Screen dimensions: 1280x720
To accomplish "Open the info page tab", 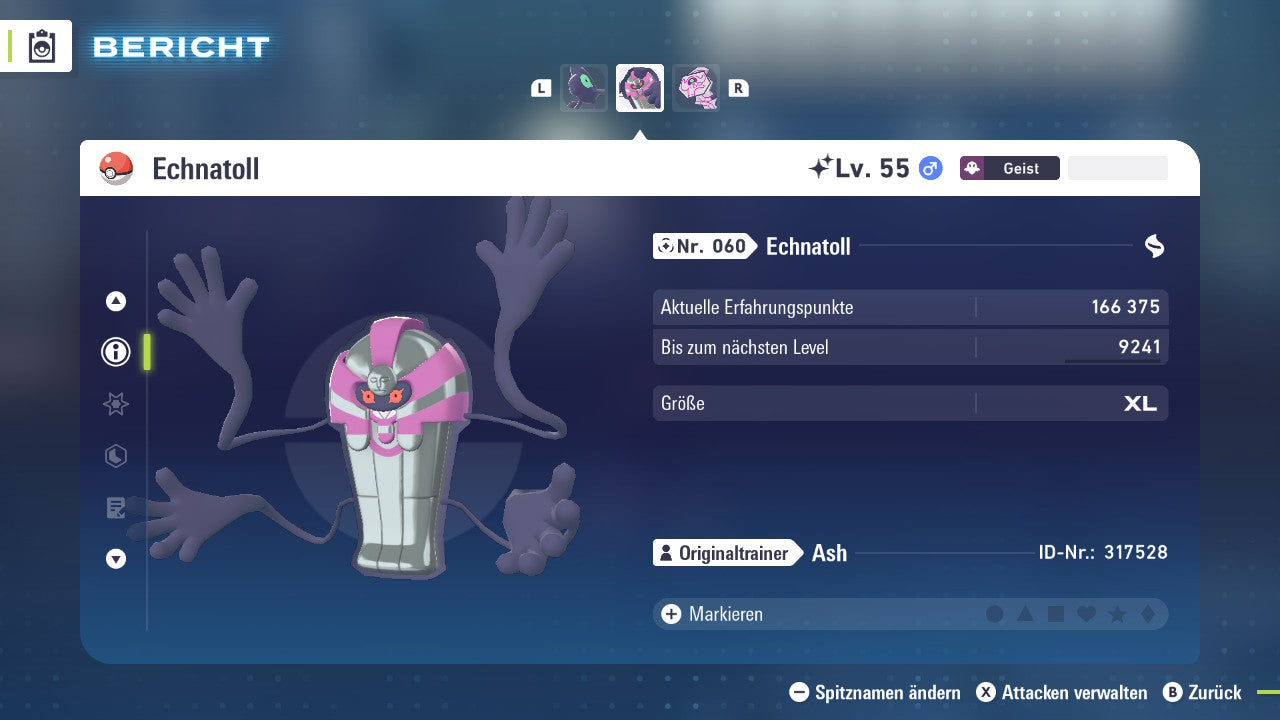I will coord(116,352).
